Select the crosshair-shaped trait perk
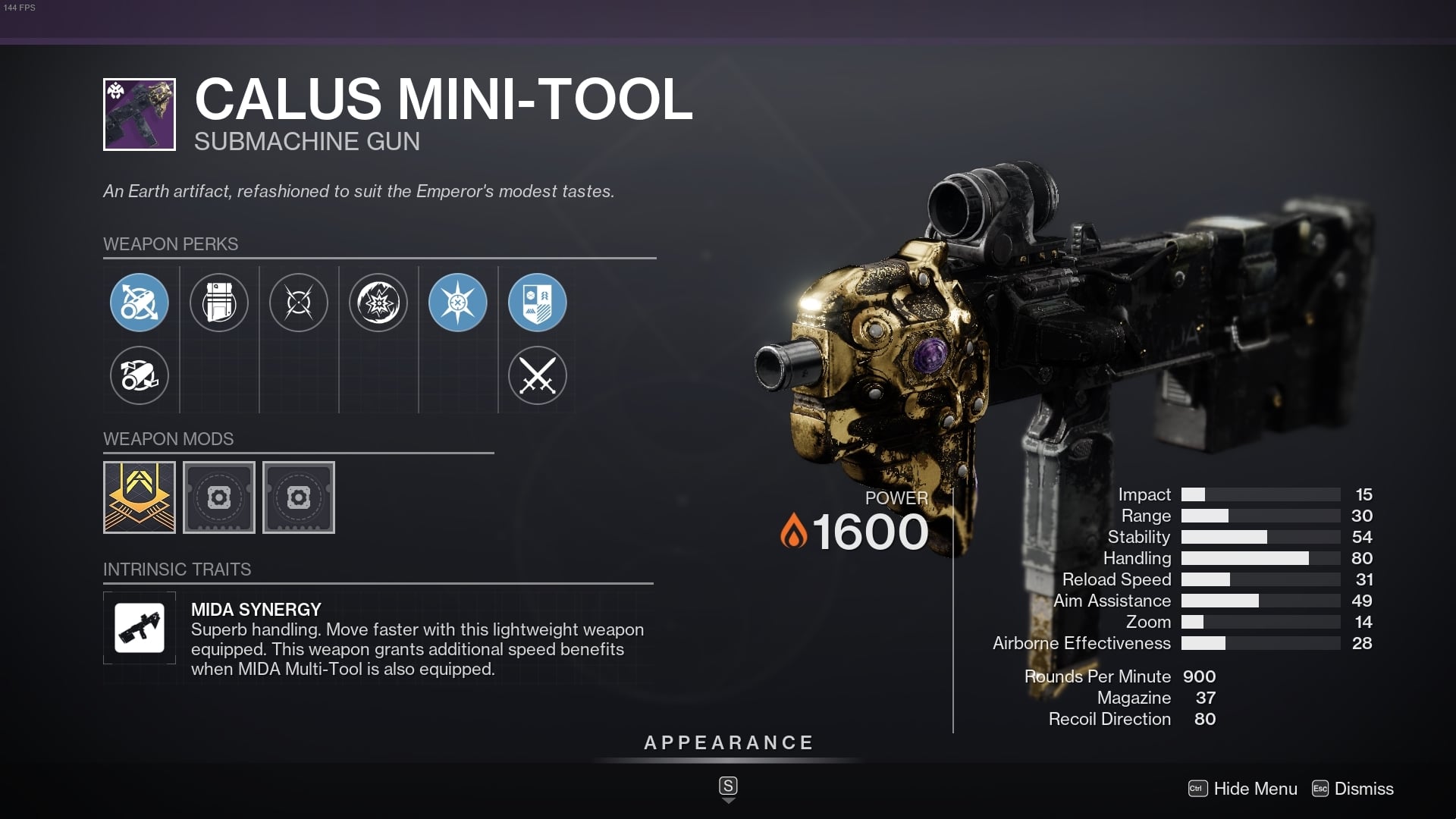 point(299,302)
